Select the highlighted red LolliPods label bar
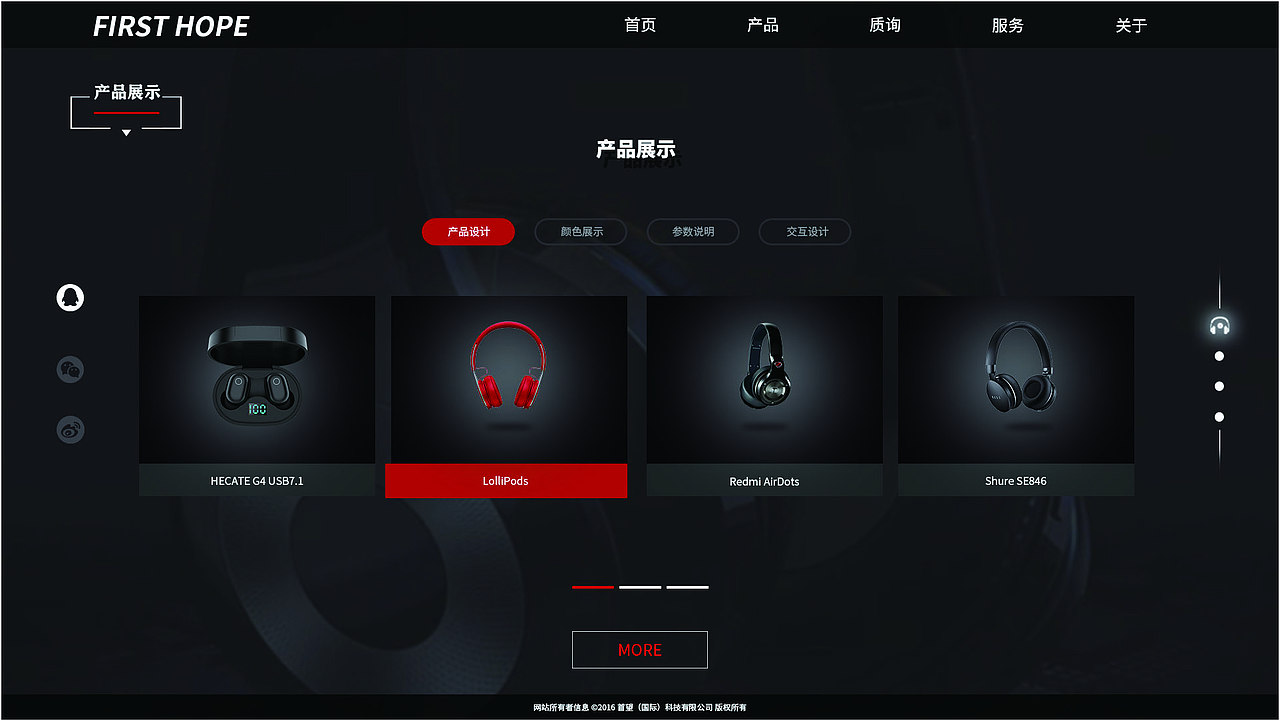Screen dimensions: 1280x721 [x=506, y=481]
